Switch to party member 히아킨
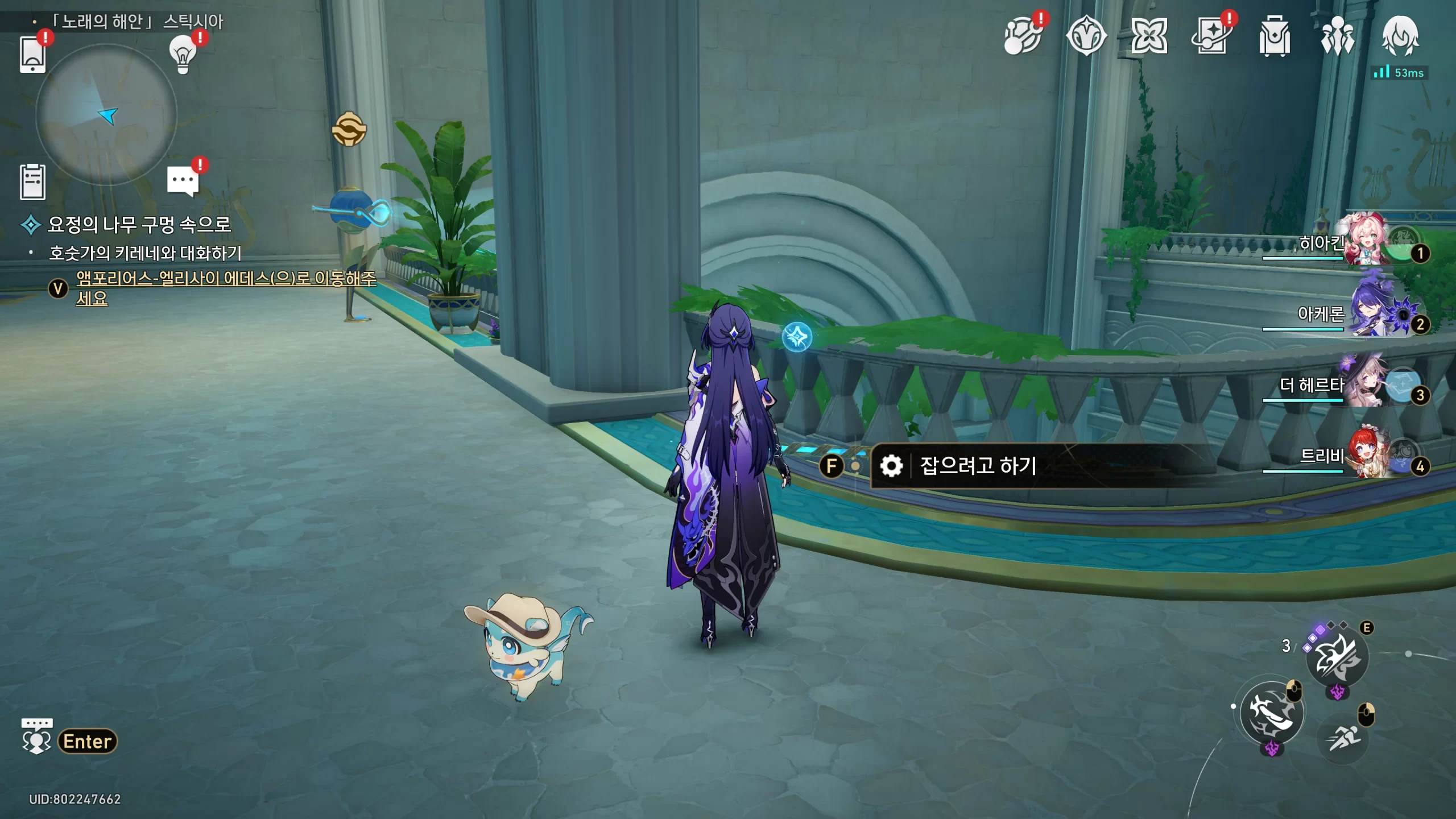1456x819 pixels. (x=1365, y=242)
